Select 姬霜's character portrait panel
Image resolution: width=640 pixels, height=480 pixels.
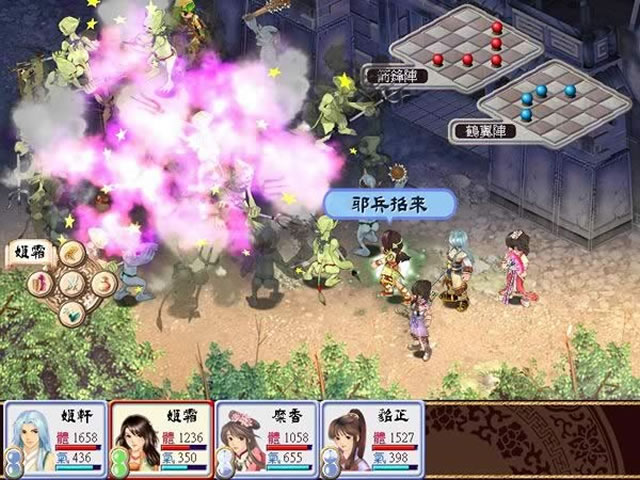pyautogui.click(x=161, y=437)
